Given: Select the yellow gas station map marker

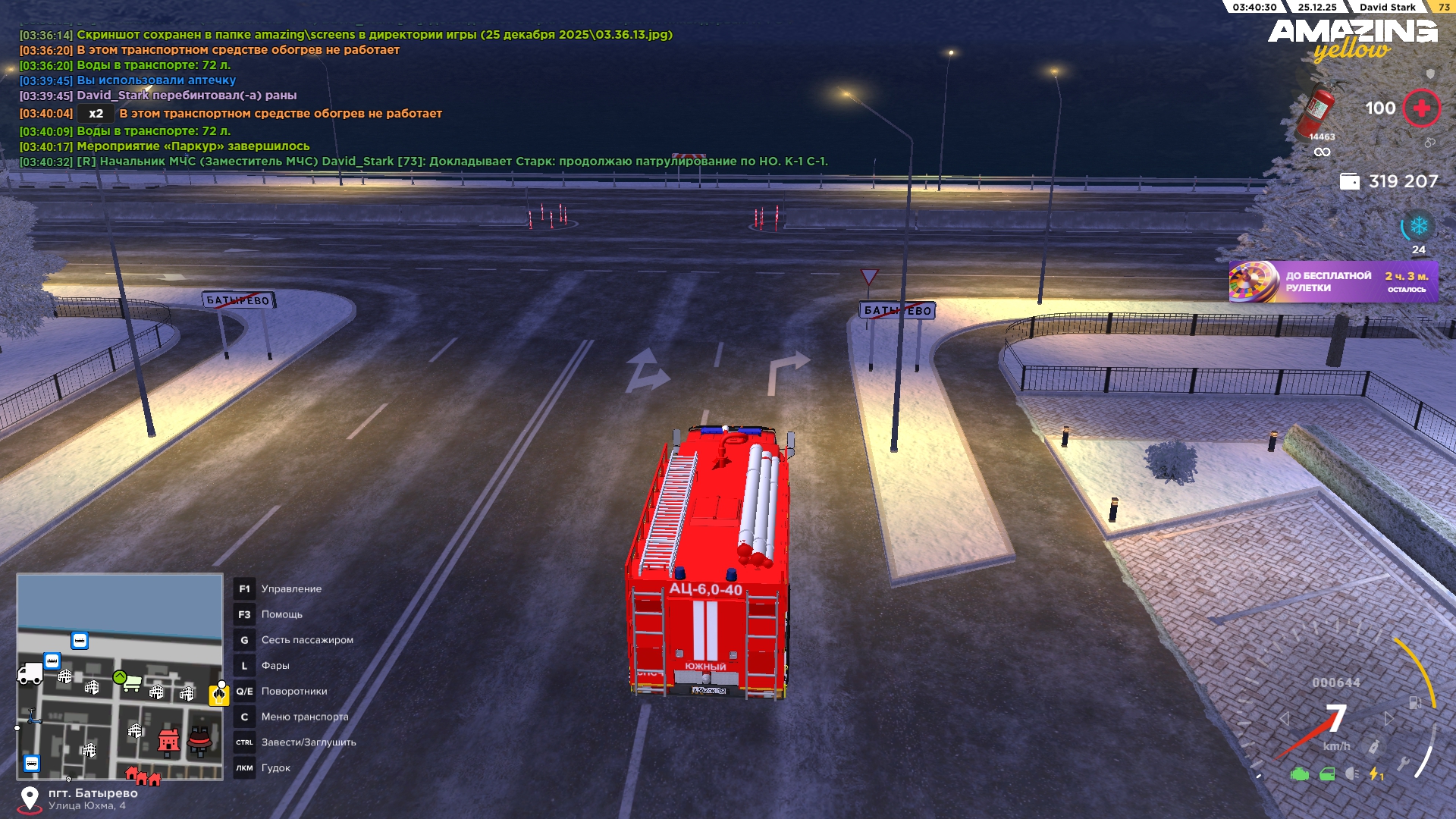Looking at the screenshot, I should pyautogui.click(x=219, y=694).
